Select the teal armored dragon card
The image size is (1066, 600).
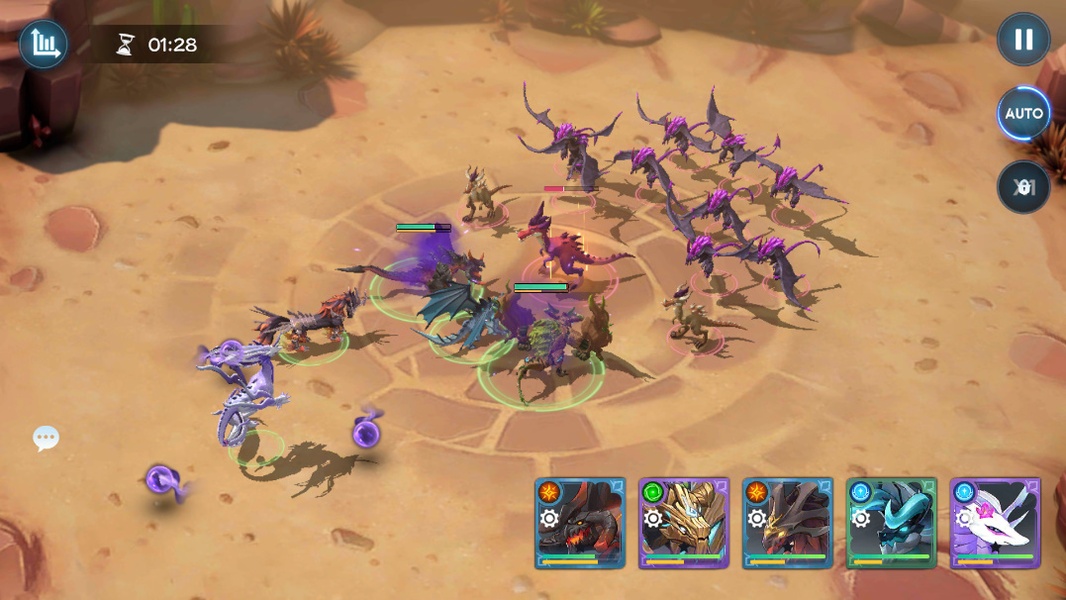(892, 523)
